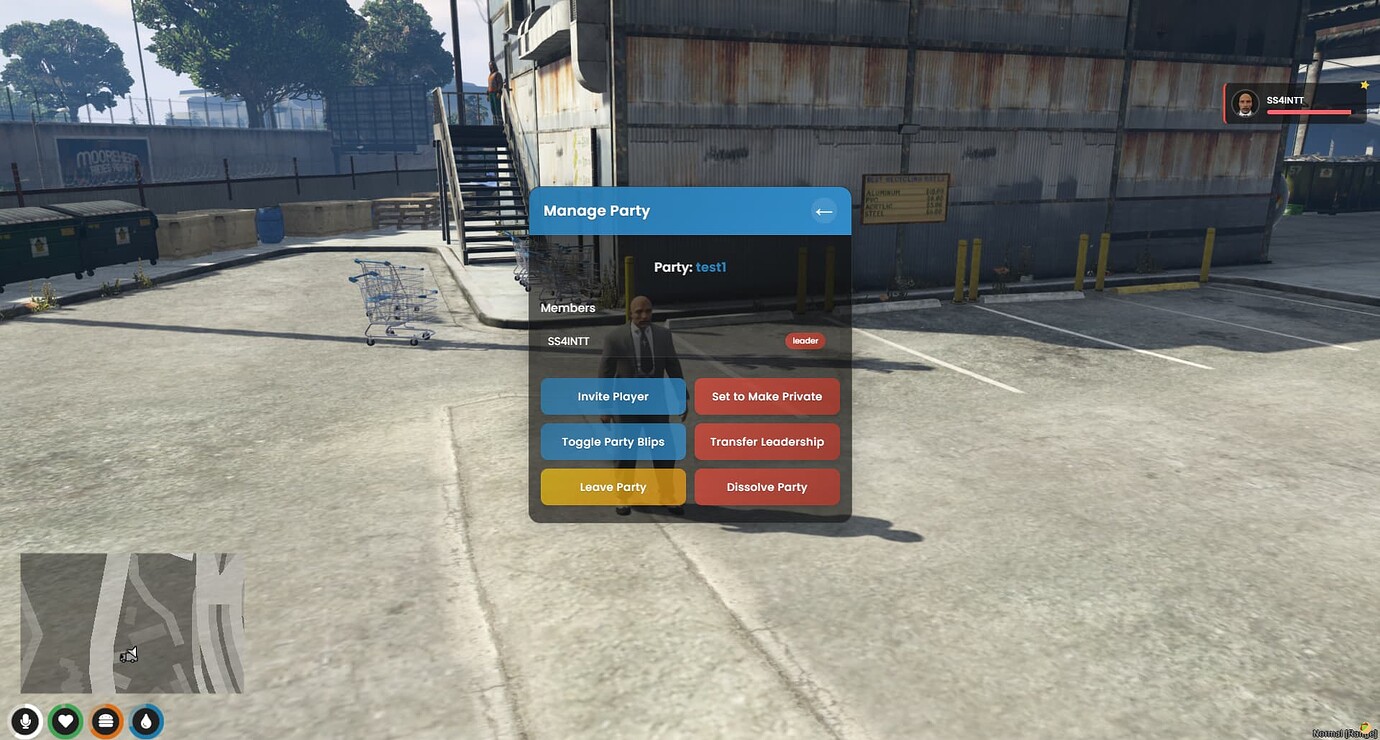Toggle Party Blips
This screenshot has width=1380, height=740.
click(613, 441)
